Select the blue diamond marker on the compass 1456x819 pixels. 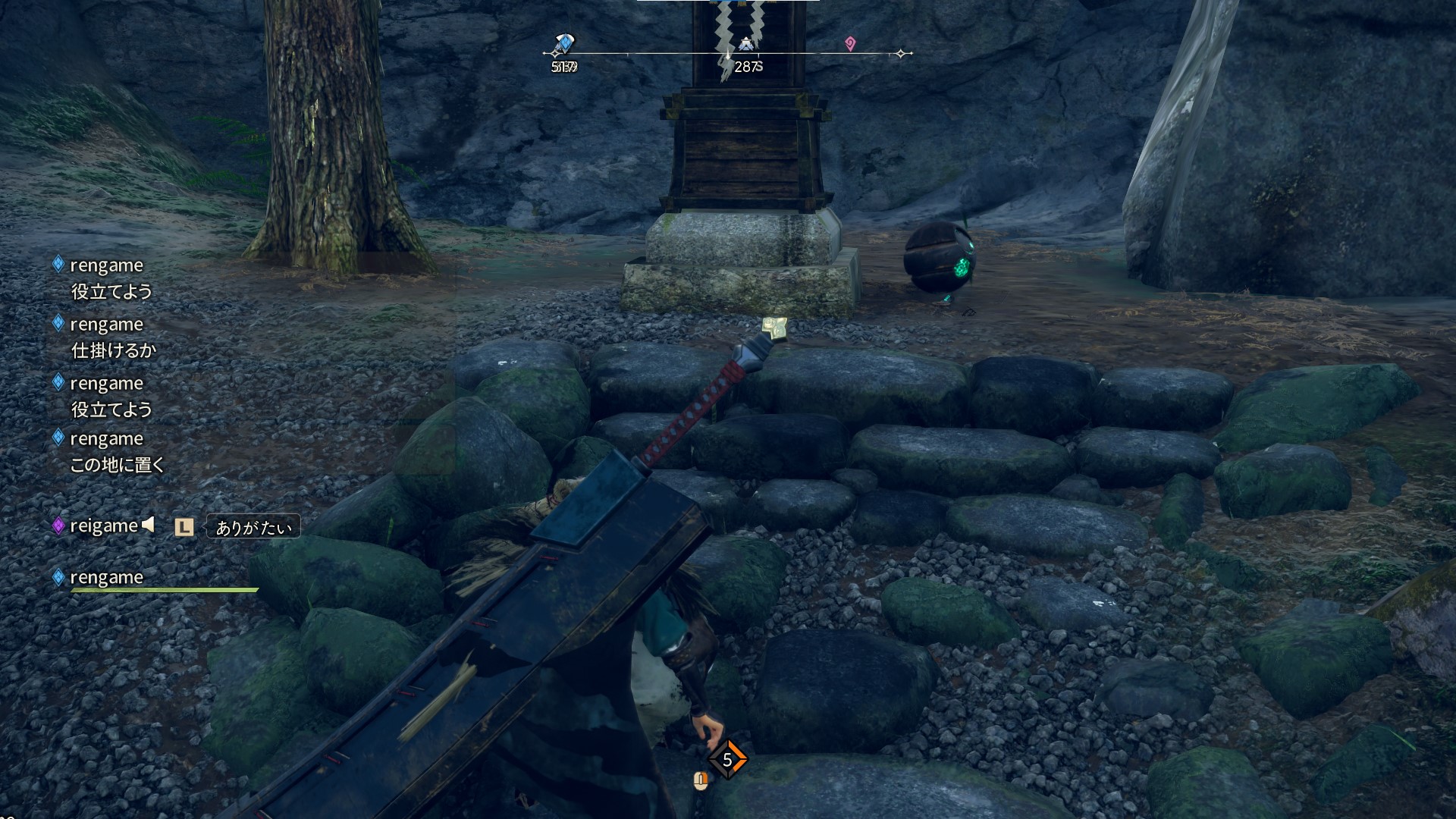(565, 43)
